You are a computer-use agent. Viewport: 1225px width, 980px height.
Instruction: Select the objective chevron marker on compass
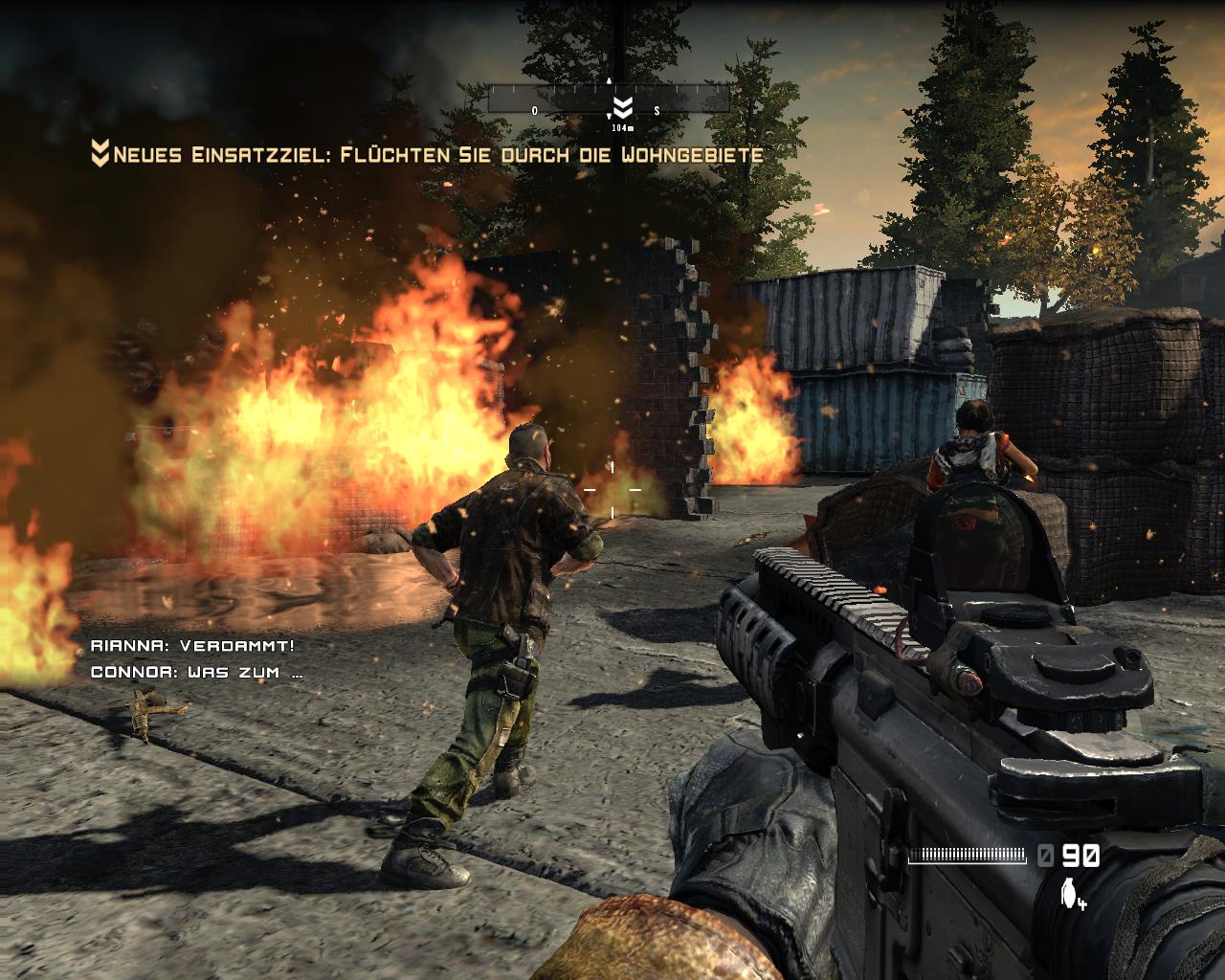click(x=621, y=104)
